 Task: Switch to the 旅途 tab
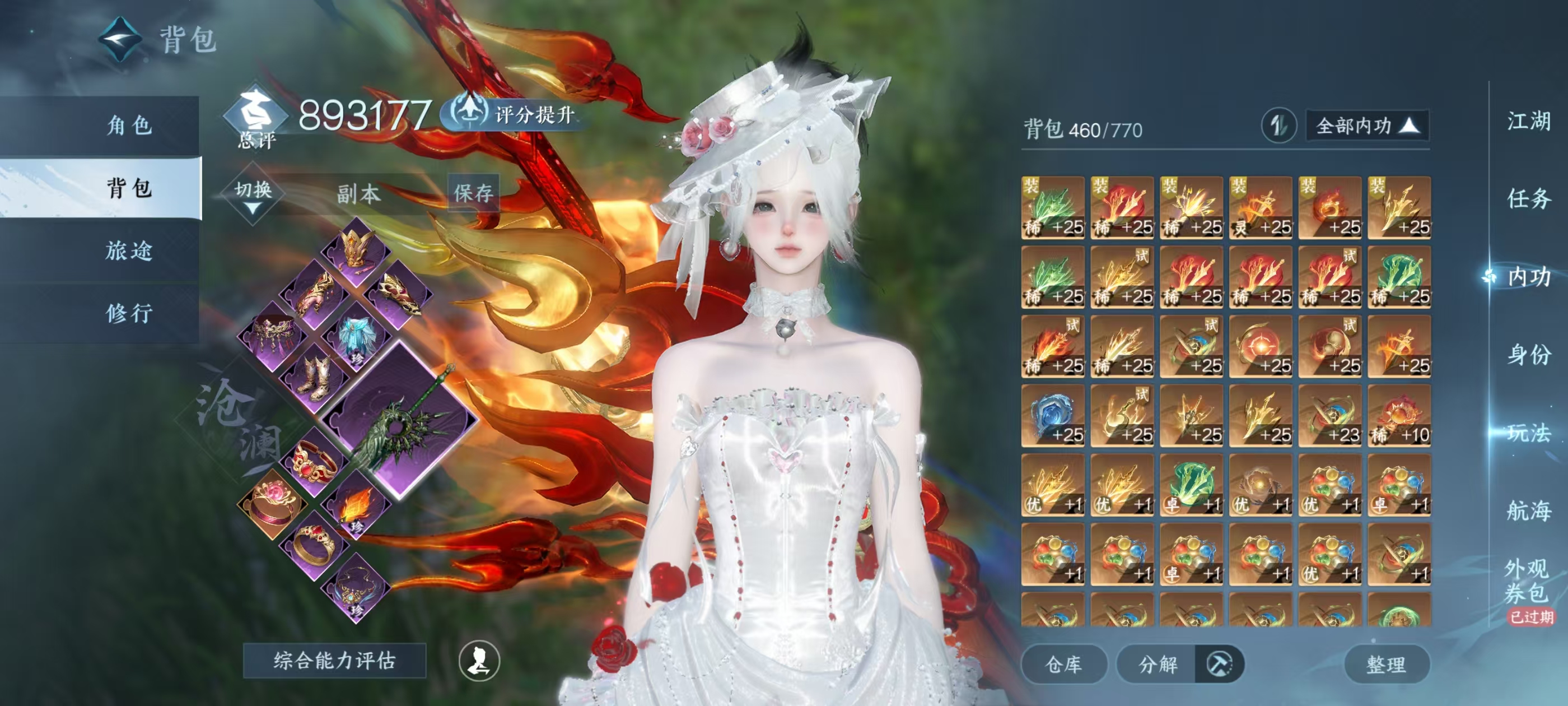click(x=128, y=250)
